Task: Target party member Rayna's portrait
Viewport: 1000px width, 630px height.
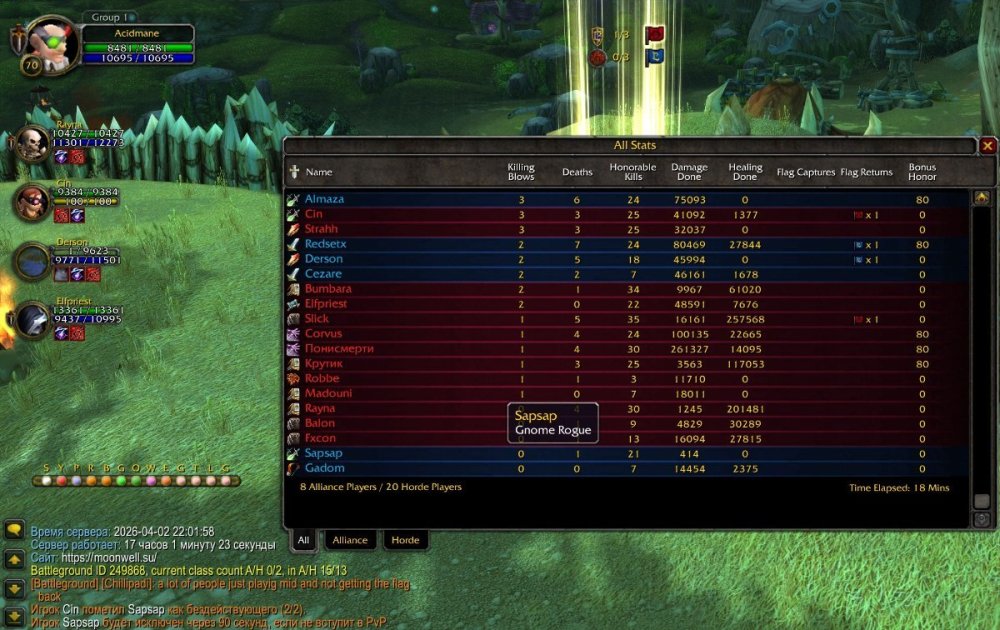Action: [32, 145]
